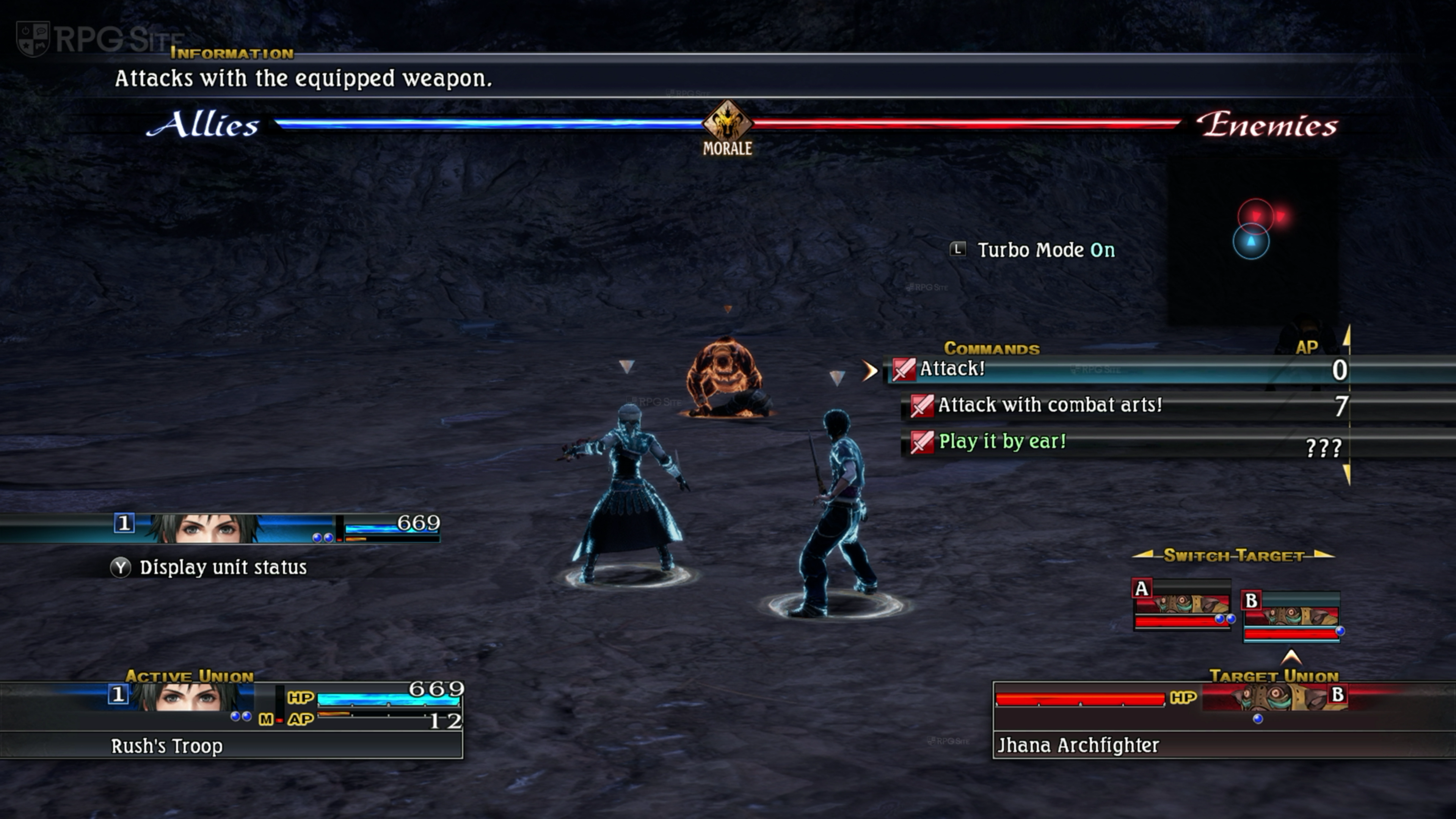1456x819 pixels.
Task: Choose Attack with combat arts!
Action: coord(1049,405)
